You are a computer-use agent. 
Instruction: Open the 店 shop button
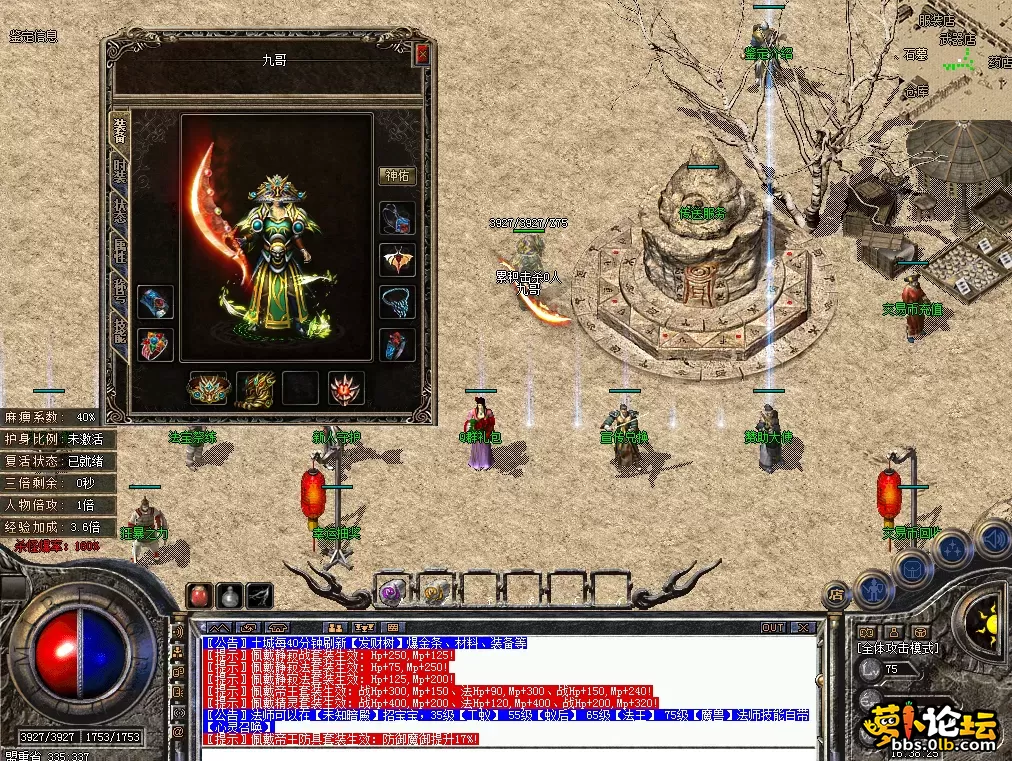click(834, 594)
